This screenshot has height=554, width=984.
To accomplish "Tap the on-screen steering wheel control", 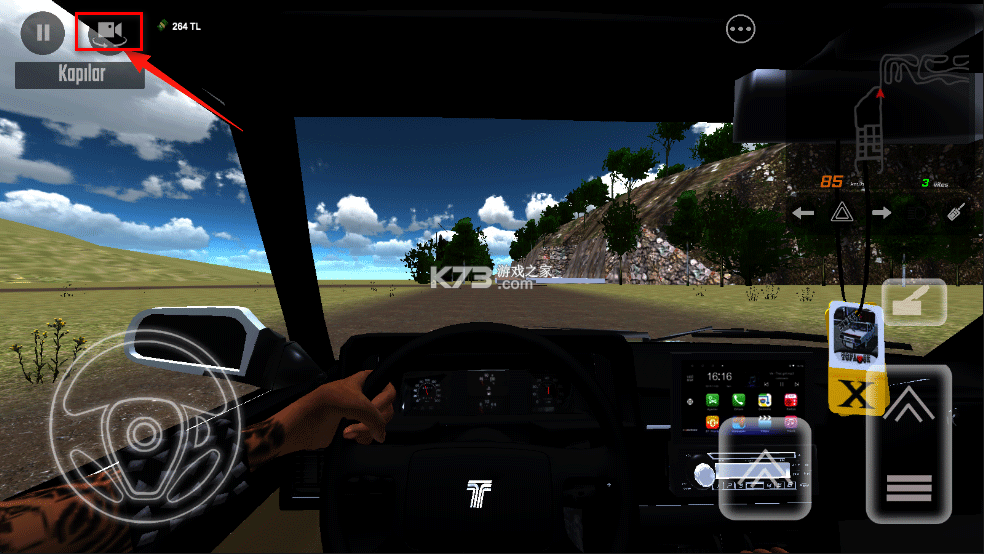I will pos(143,430).
